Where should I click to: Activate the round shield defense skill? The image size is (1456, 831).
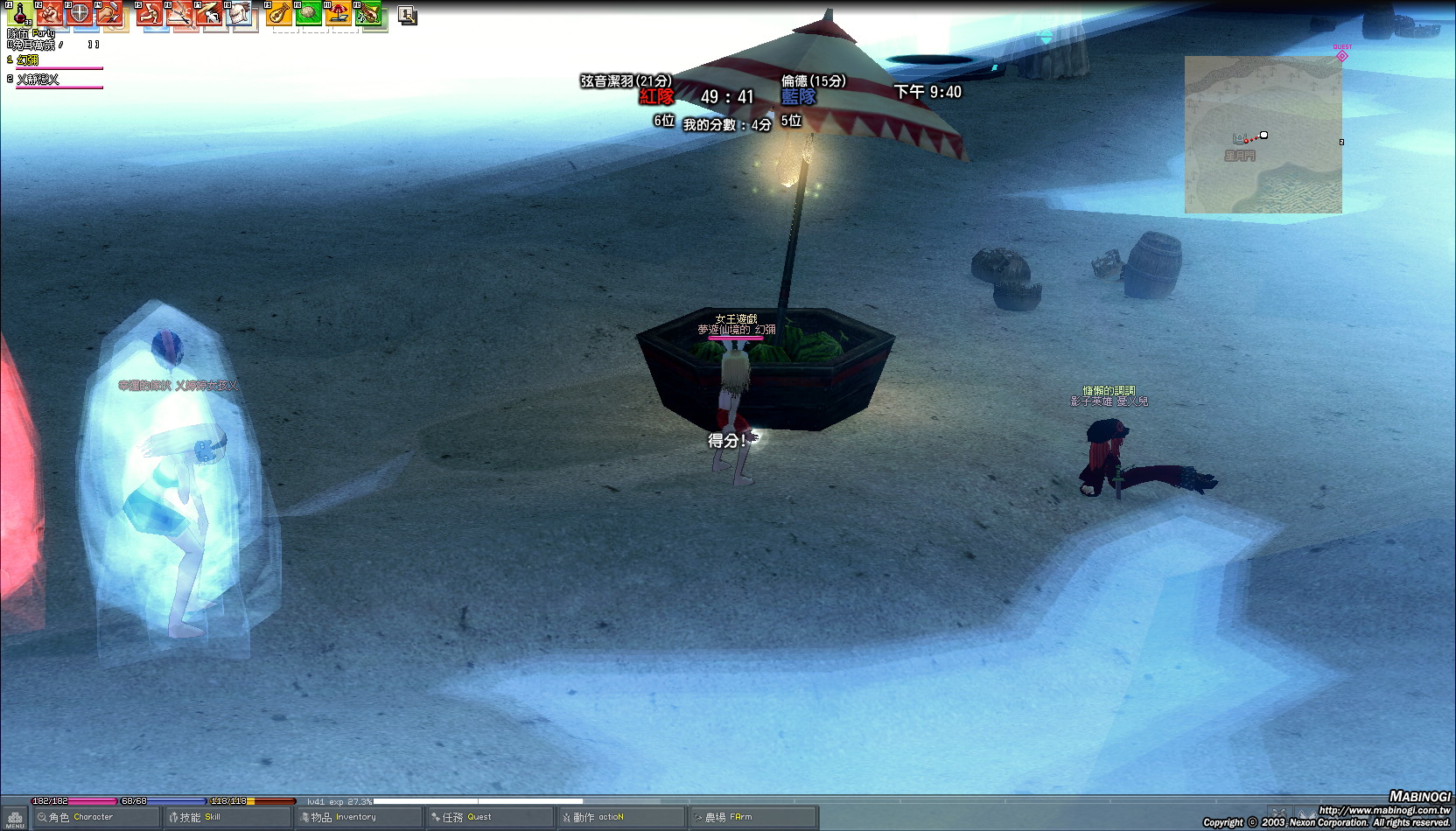(x=80, y=15)
